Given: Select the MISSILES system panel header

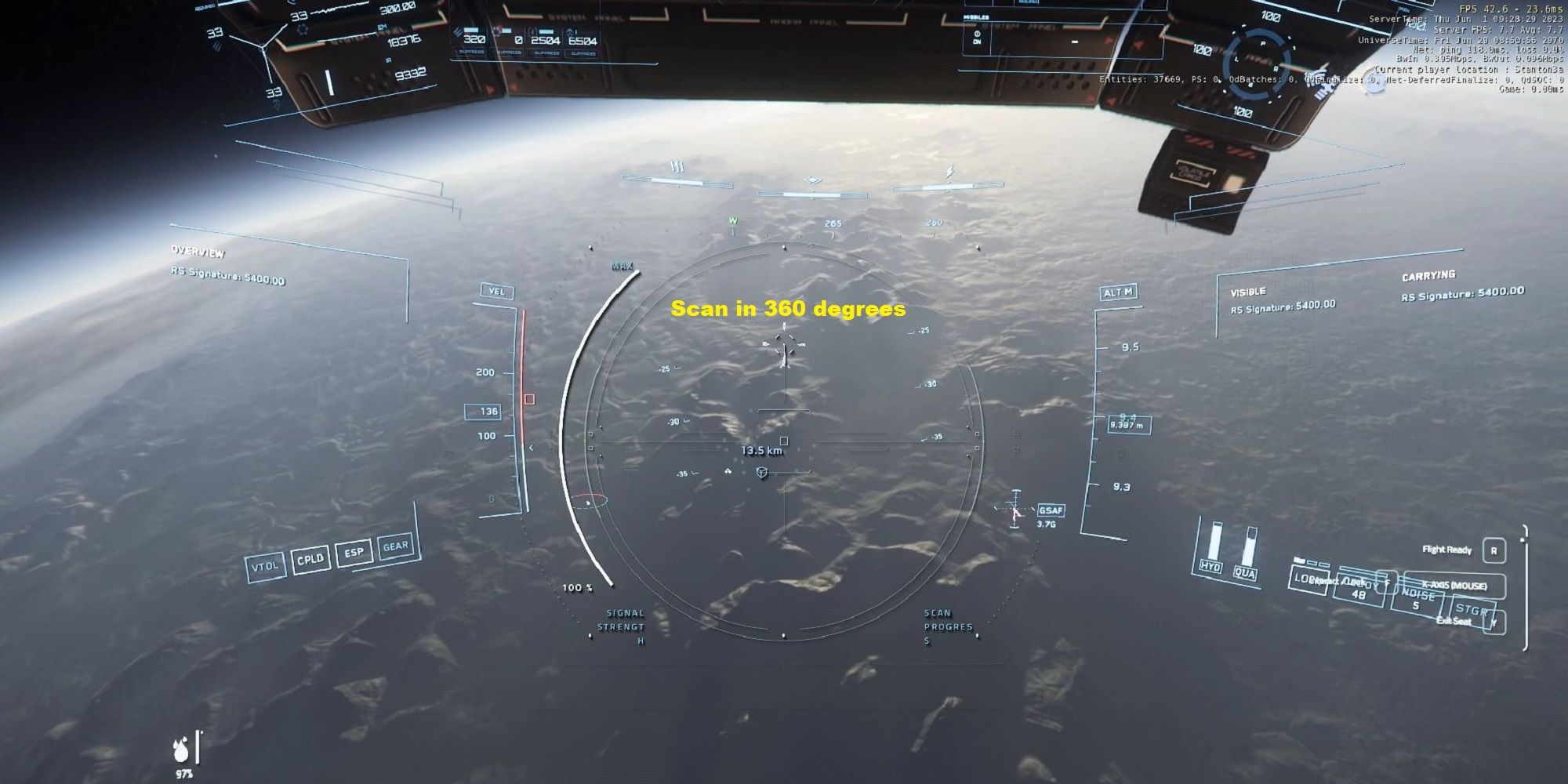Looking at the screenshot, I should coord(975,16).
